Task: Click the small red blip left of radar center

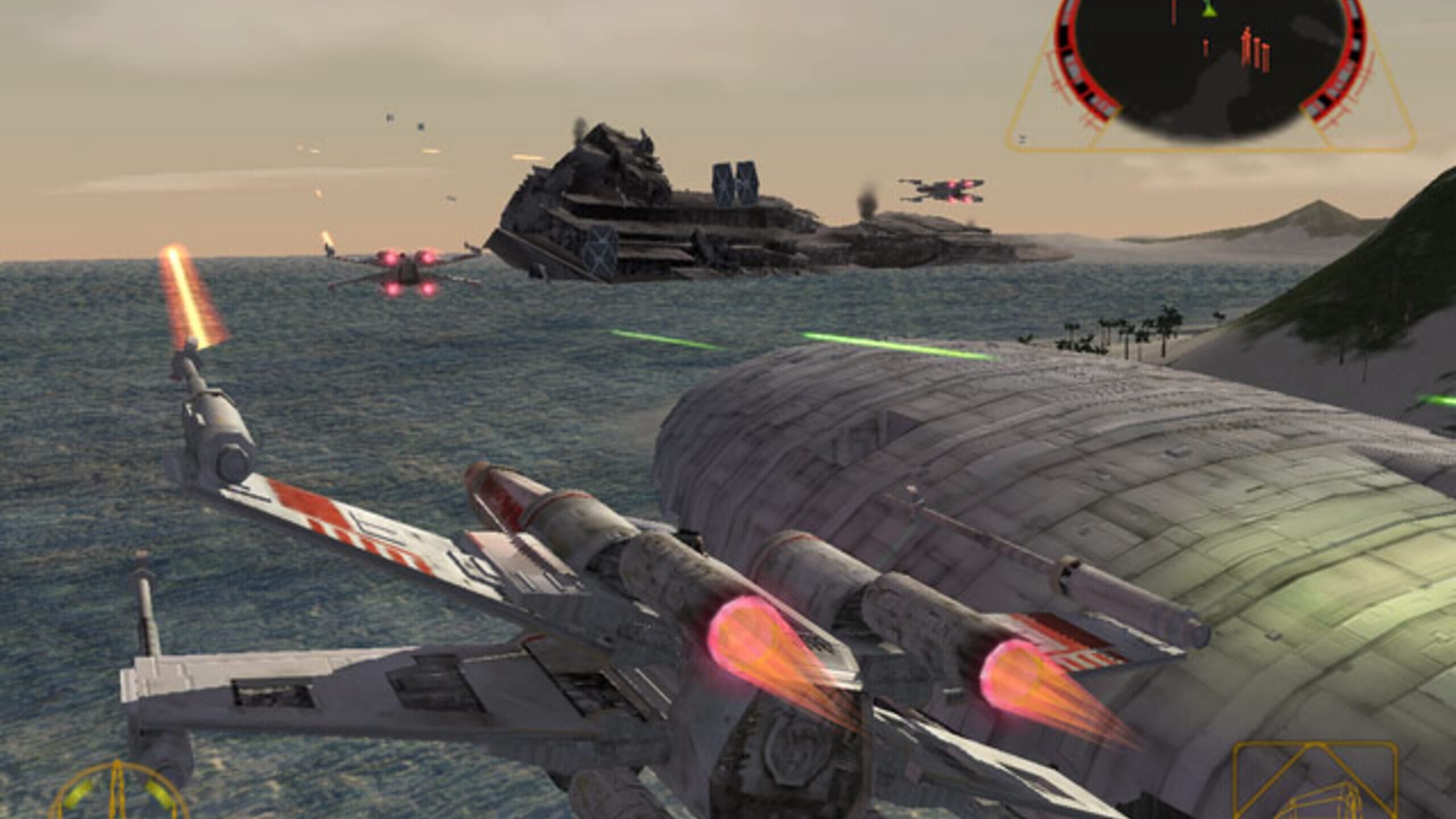Action: pos(1205,47)
